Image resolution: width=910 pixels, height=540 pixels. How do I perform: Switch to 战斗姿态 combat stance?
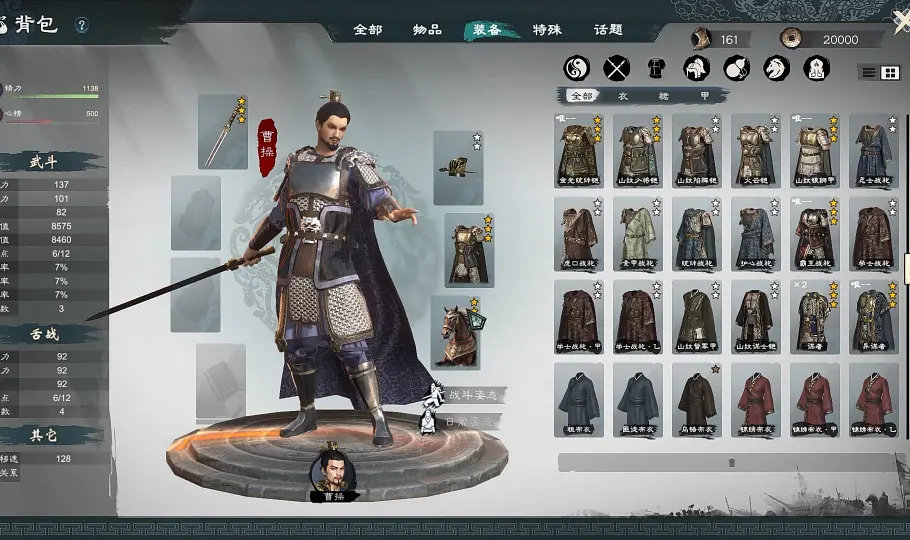(x=470, y=396)
